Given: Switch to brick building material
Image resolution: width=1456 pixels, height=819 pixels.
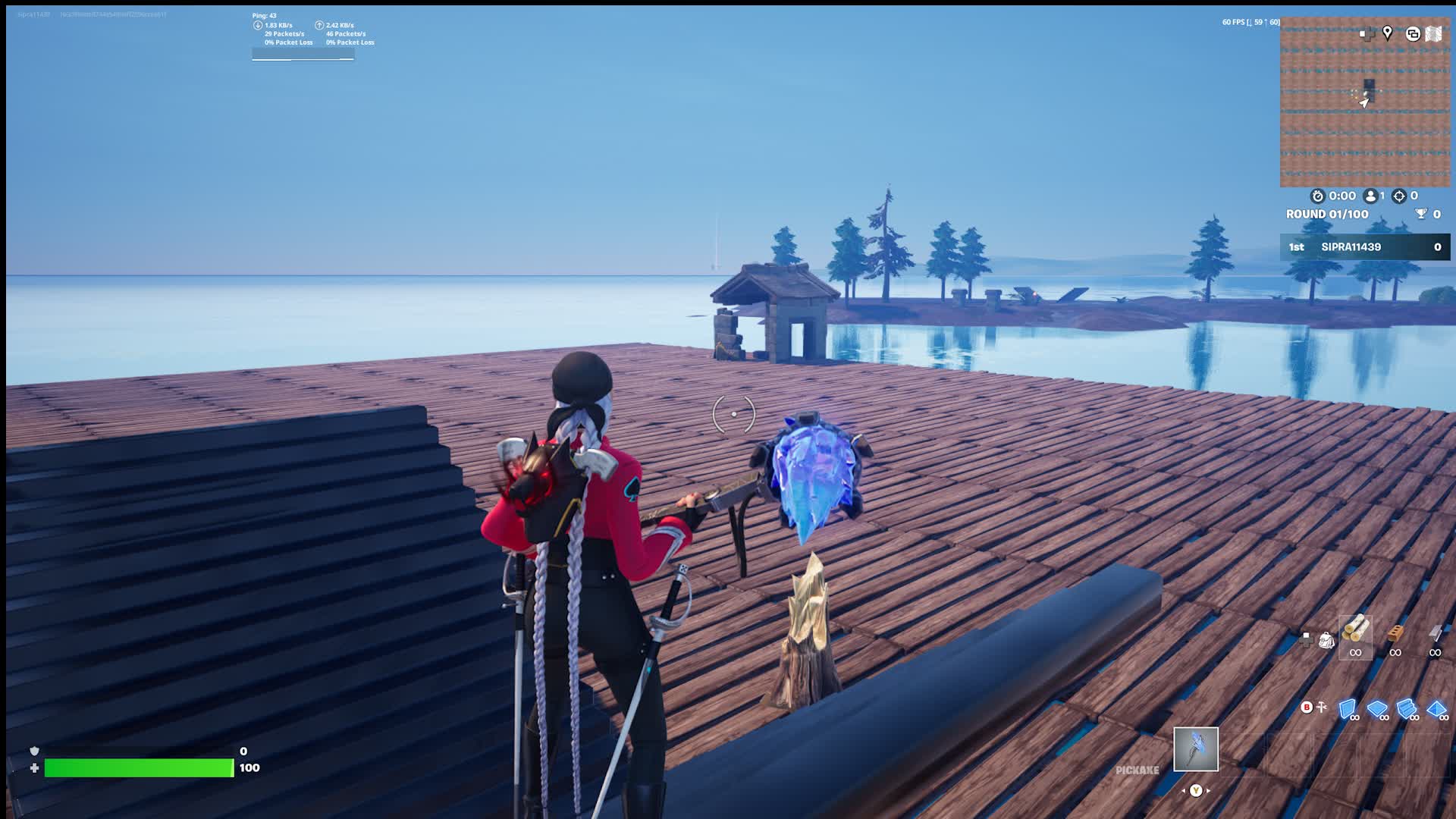Looking at the screenshot, I should pos(1395,633).
